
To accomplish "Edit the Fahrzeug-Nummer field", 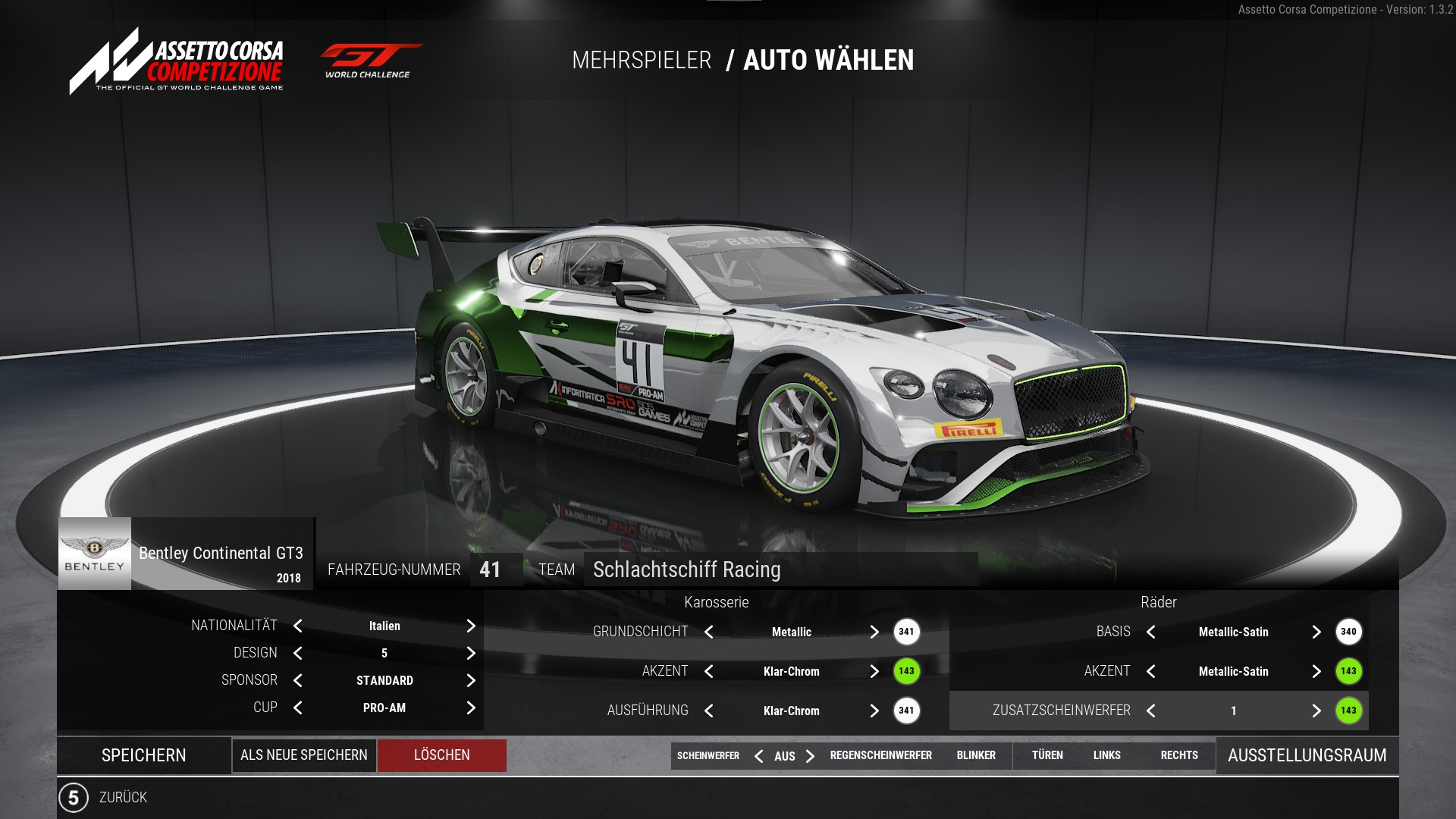I will (491, 570).
